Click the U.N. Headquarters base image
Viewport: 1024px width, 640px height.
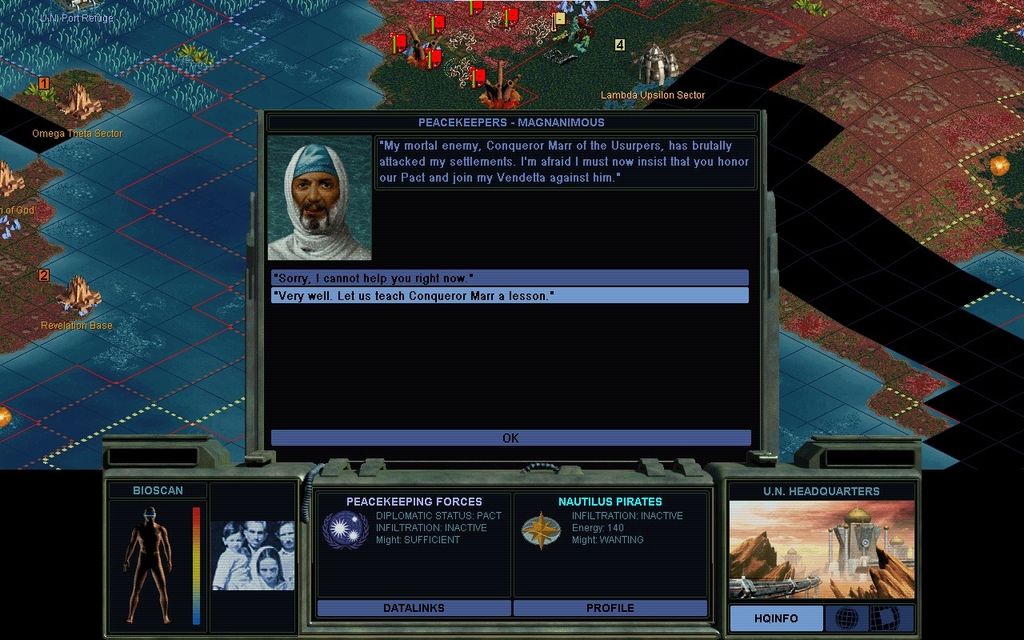pos(821,550)
